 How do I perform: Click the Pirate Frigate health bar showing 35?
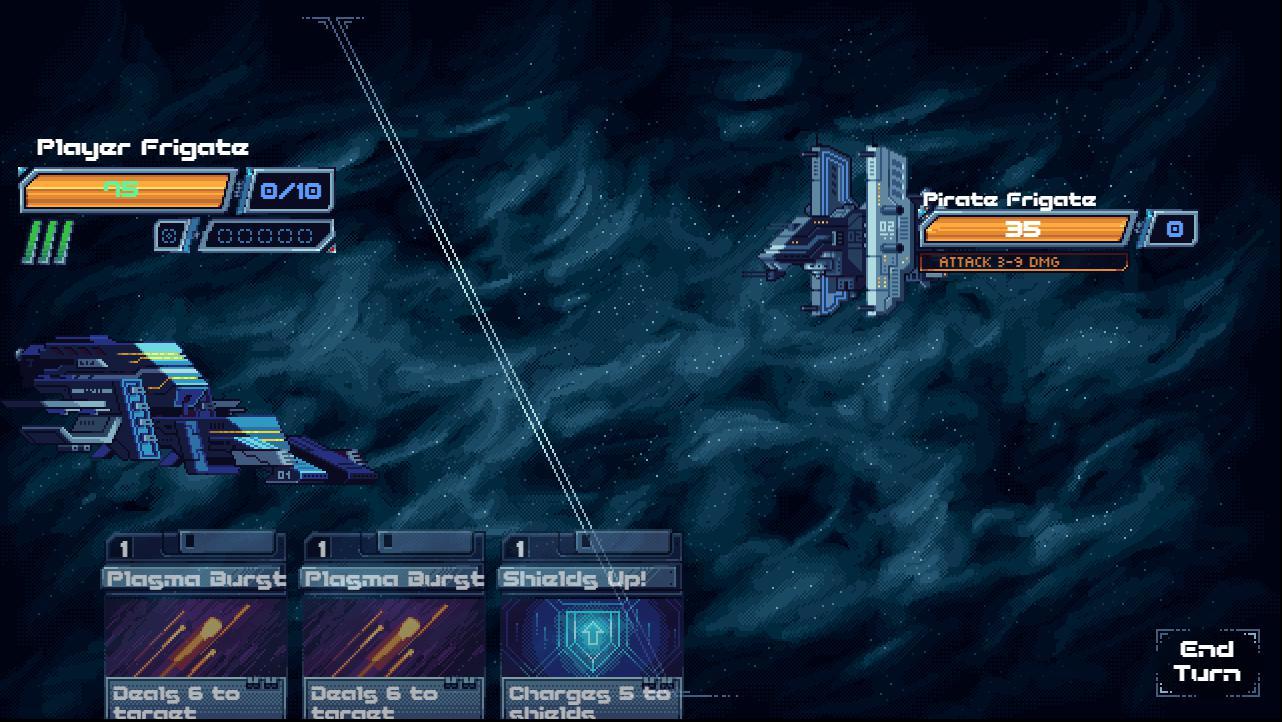pos(1025,229)
